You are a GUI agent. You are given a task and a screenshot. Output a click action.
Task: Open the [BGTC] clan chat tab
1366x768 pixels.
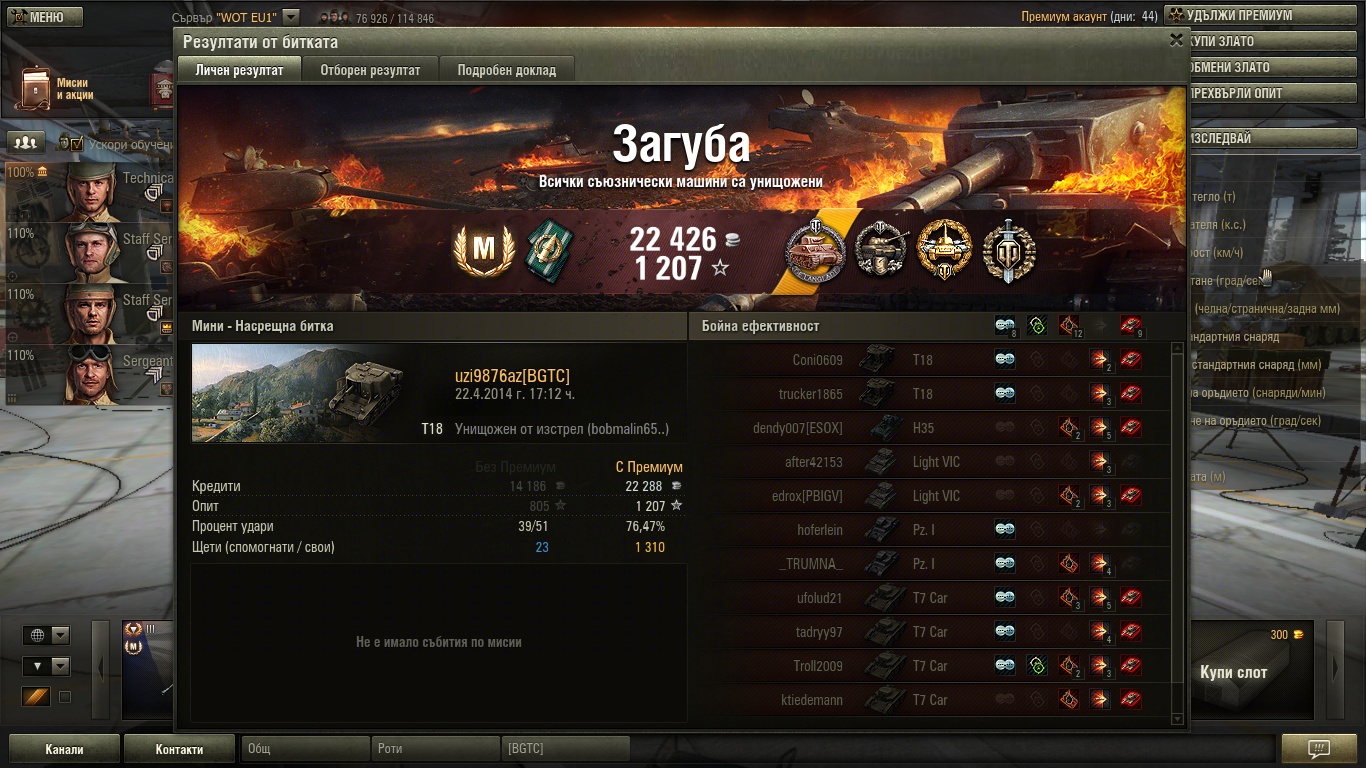pos(565,749)
